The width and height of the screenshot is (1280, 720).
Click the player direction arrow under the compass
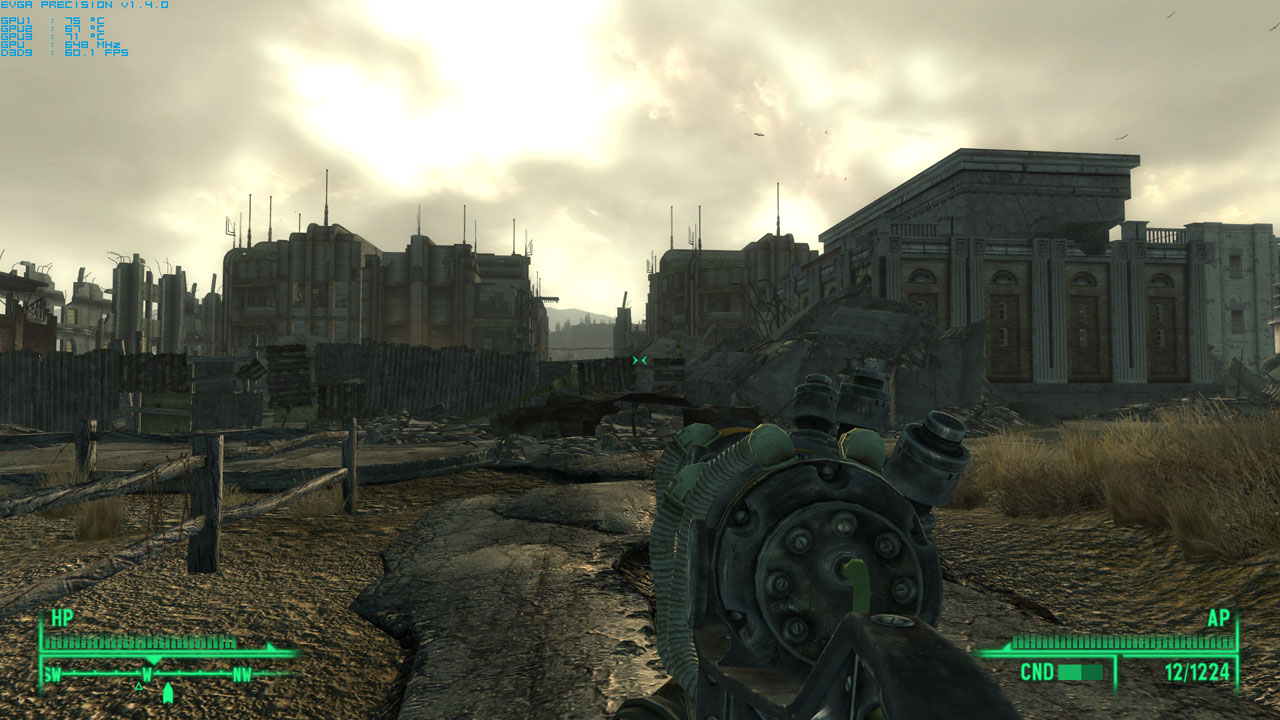pos(168,690)
